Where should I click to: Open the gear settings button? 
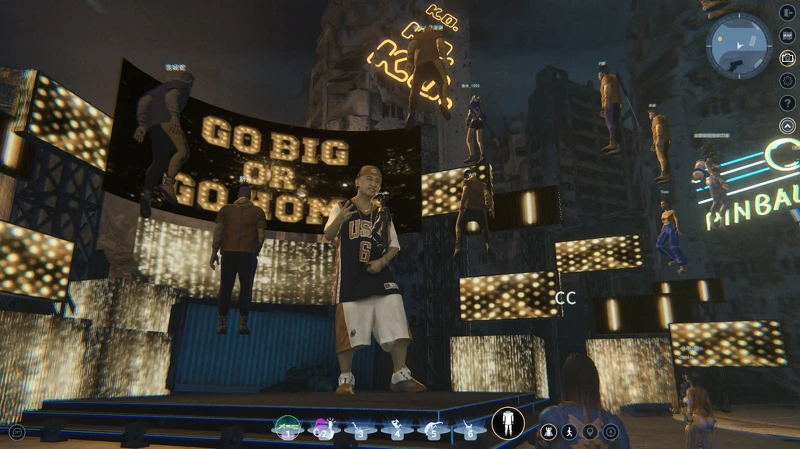(787, 81)
